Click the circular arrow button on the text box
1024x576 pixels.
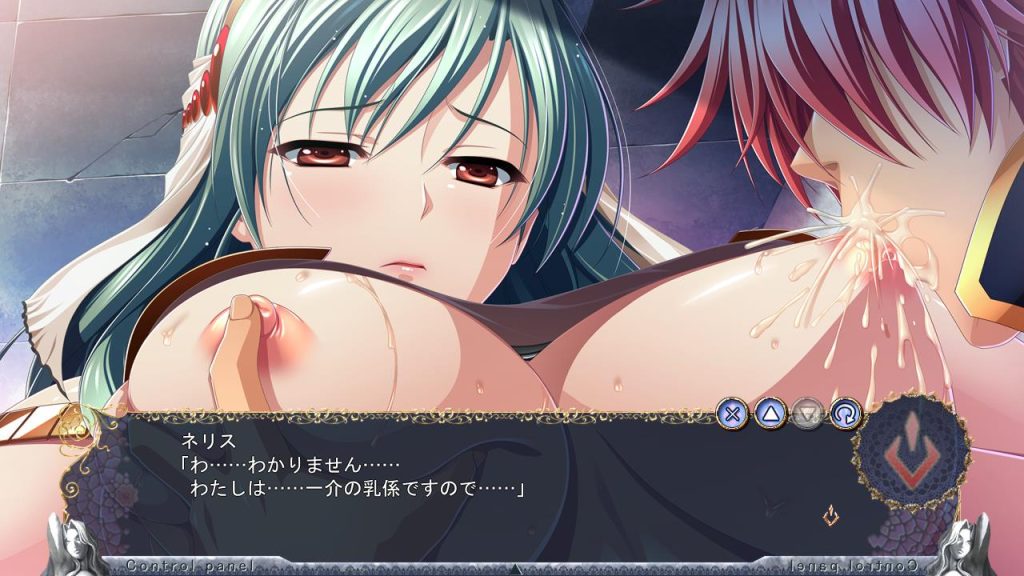point(842,413)
